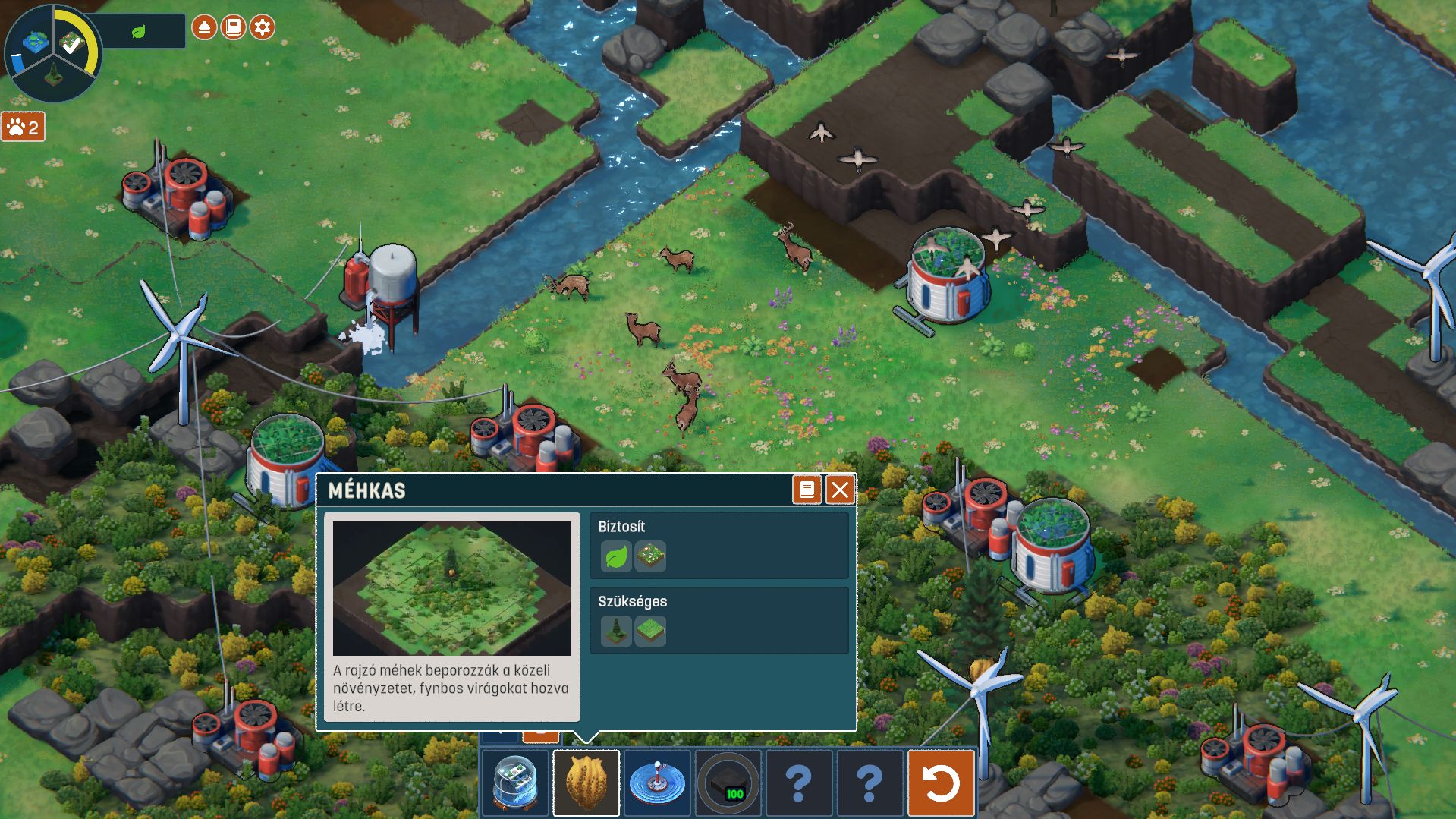Open the paw print animal counter
Image resolution: width=1456 pixels, height=819 pixels.
coord(23,127)
